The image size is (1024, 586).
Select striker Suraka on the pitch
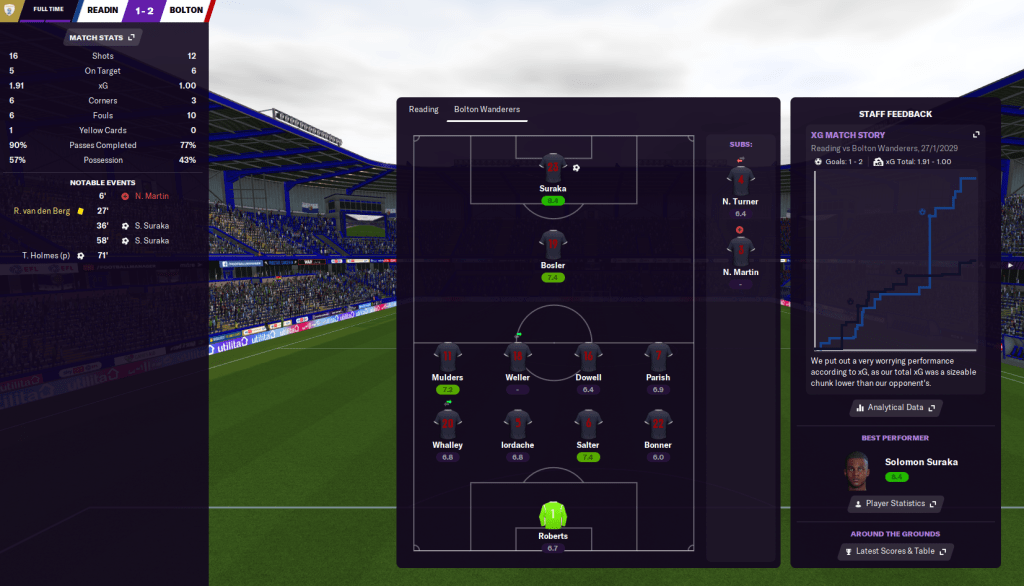[x=553, y=168]
